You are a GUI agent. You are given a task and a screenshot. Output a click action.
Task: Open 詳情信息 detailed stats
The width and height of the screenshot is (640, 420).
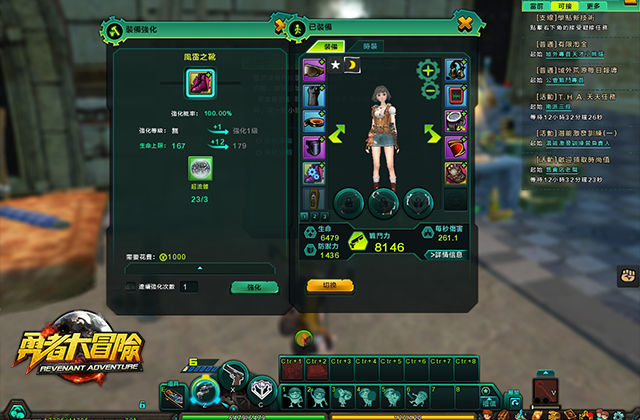pos(445,255)
